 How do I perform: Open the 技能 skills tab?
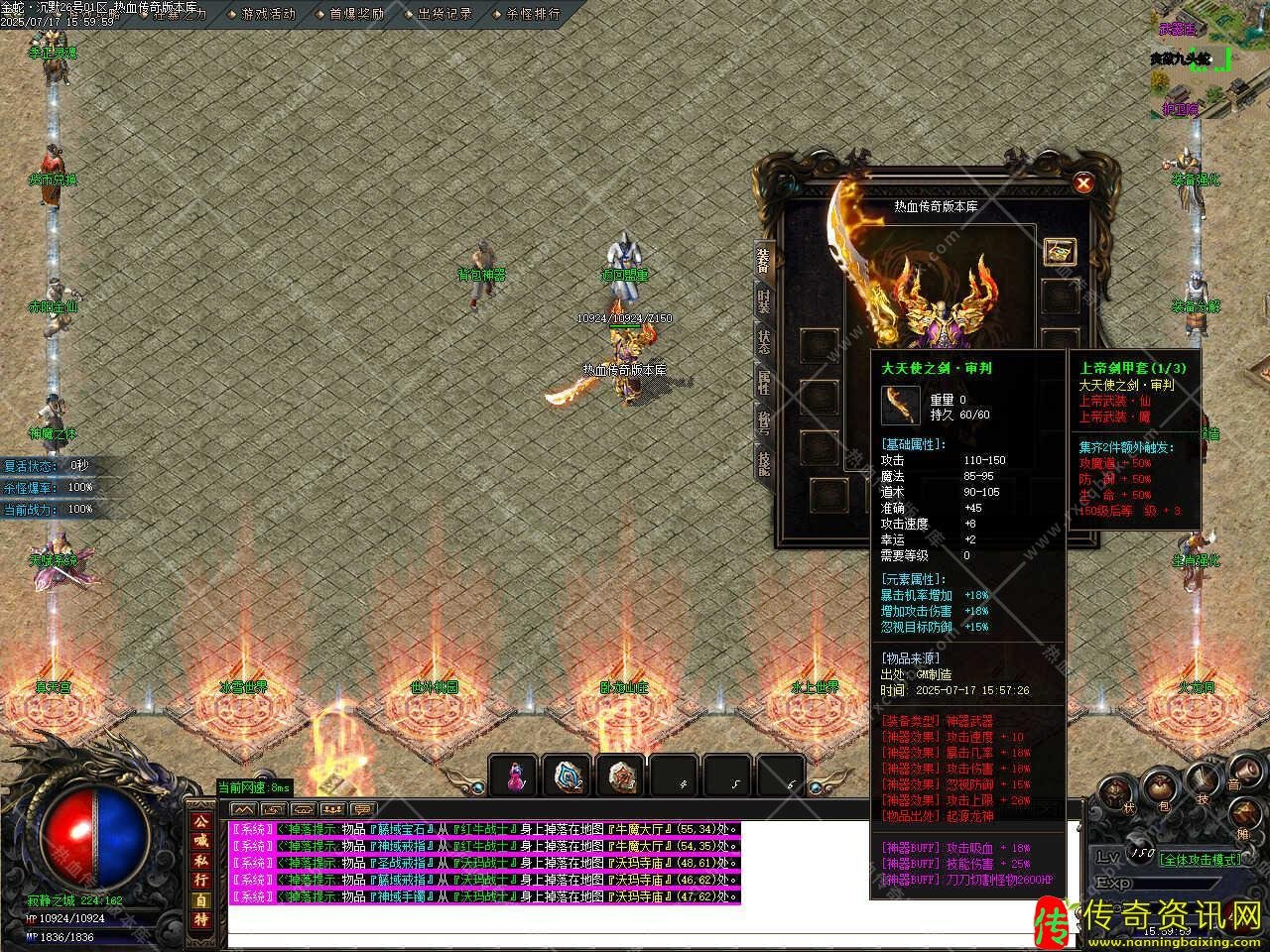coord(763,463)
